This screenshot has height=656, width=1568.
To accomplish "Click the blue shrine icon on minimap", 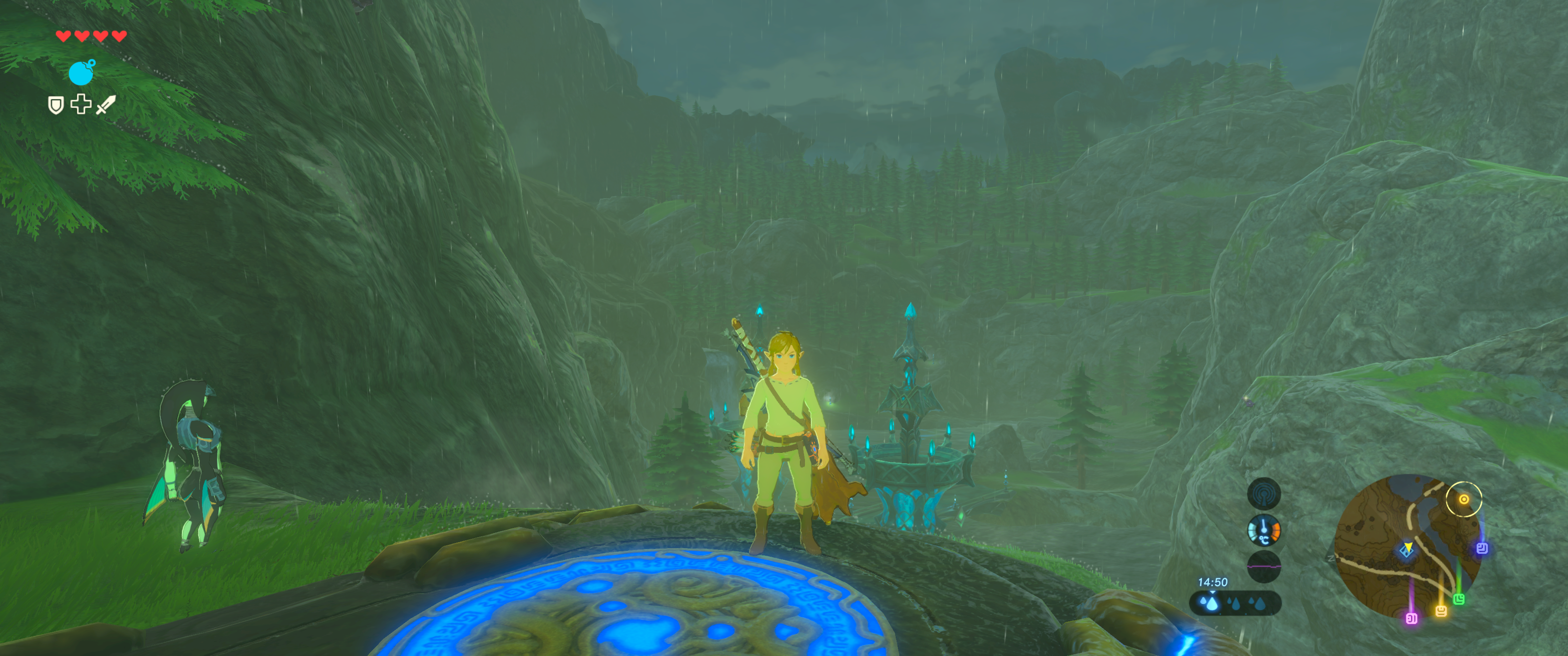I will pyautogui.click(x=1405, y=551).
